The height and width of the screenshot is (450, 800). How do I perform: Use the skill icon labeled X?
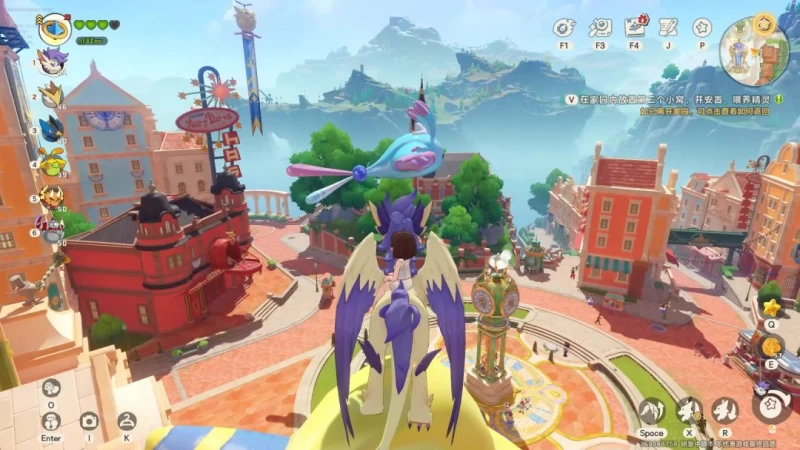pyautogui.click(x=688, y=410)
